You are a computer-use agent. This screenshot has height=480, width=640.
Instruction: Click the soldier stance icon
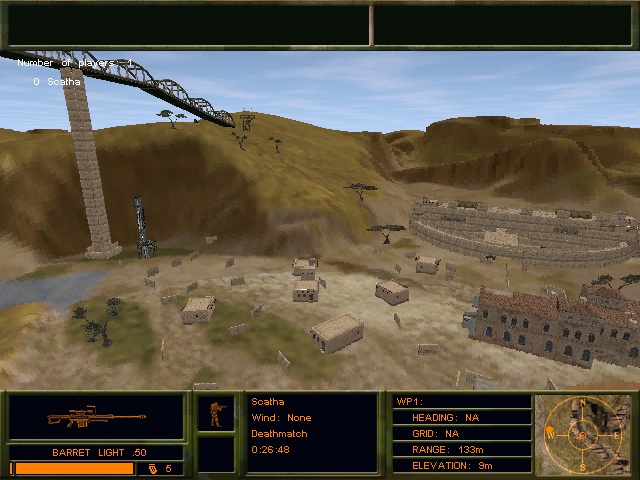tap(215, 413)
